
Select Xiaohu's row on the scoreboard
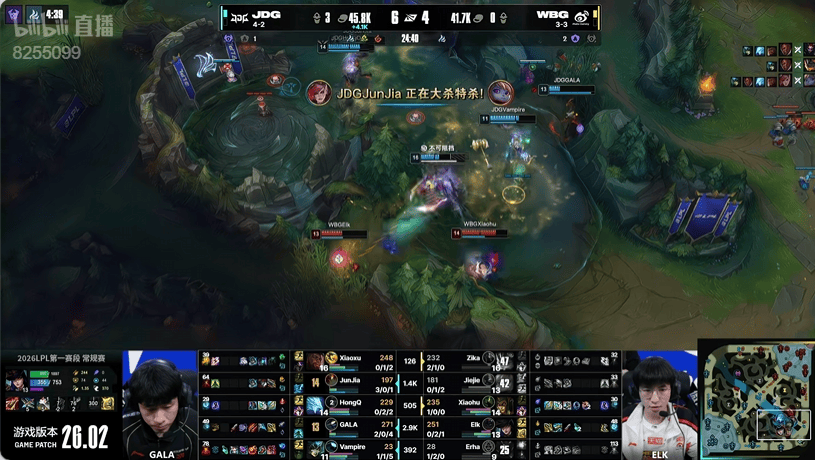pos(468,403)
